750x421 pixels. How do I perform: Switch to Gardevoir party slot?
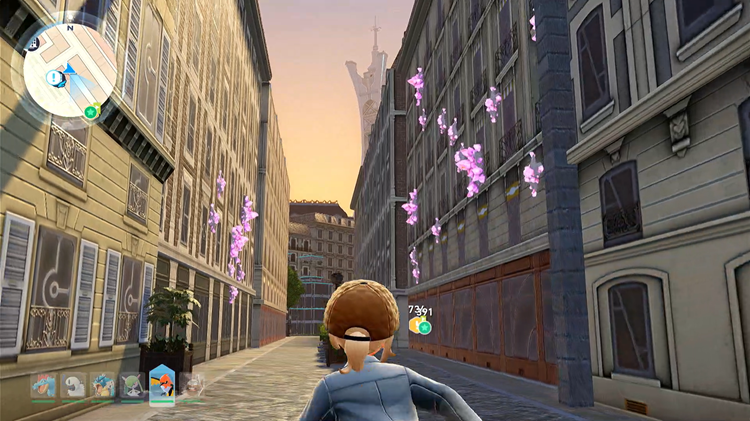pyautogui.click(x=132, y=385)
